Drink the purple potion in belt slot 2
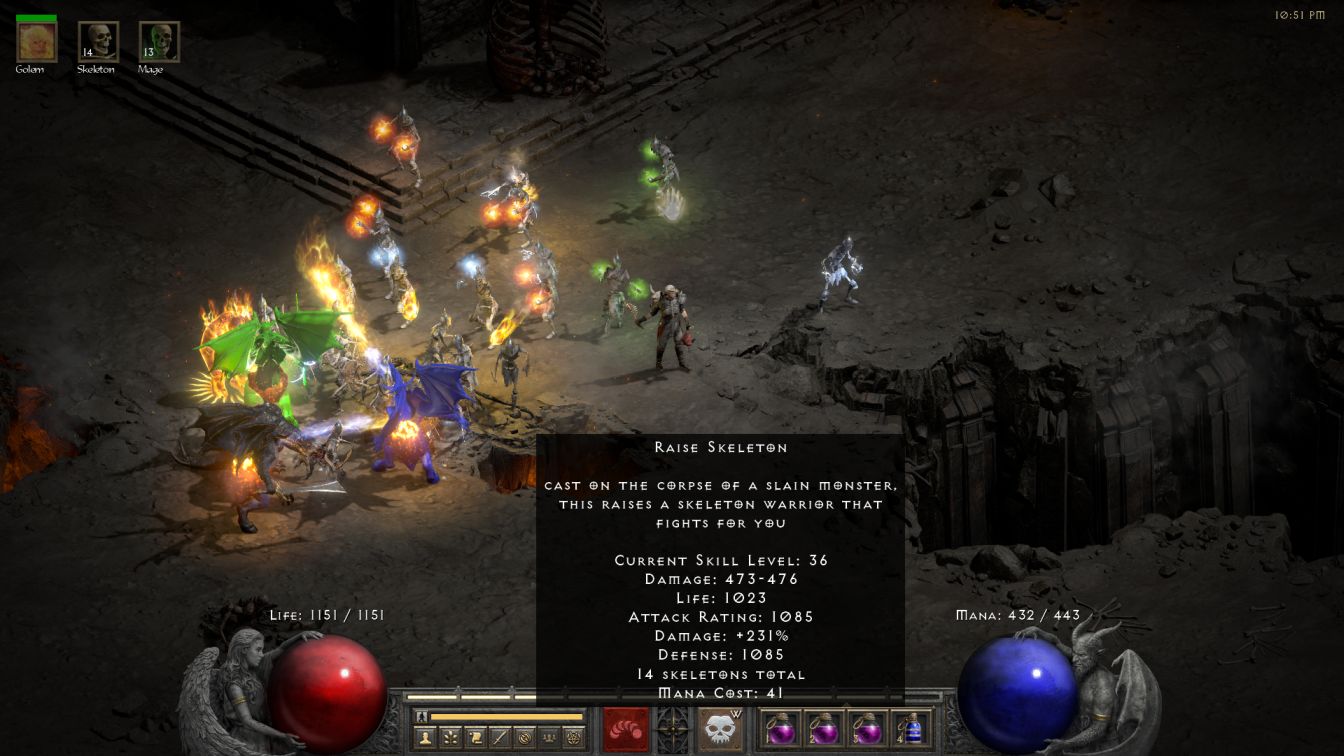1344x756 pixels. (824, 728)
